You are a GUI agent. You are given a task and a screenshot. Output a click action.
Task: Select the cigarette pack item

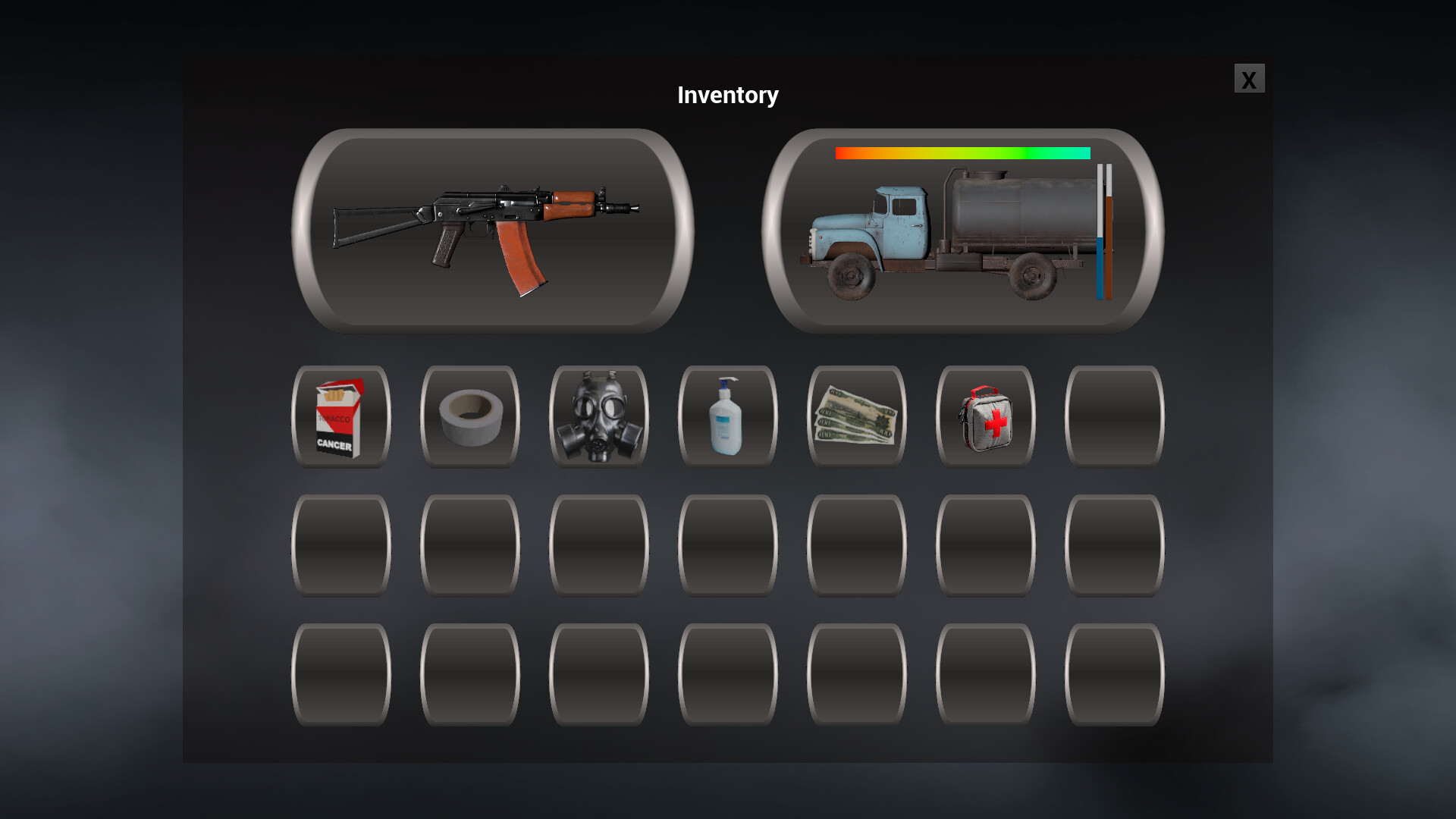click(340, 416)
